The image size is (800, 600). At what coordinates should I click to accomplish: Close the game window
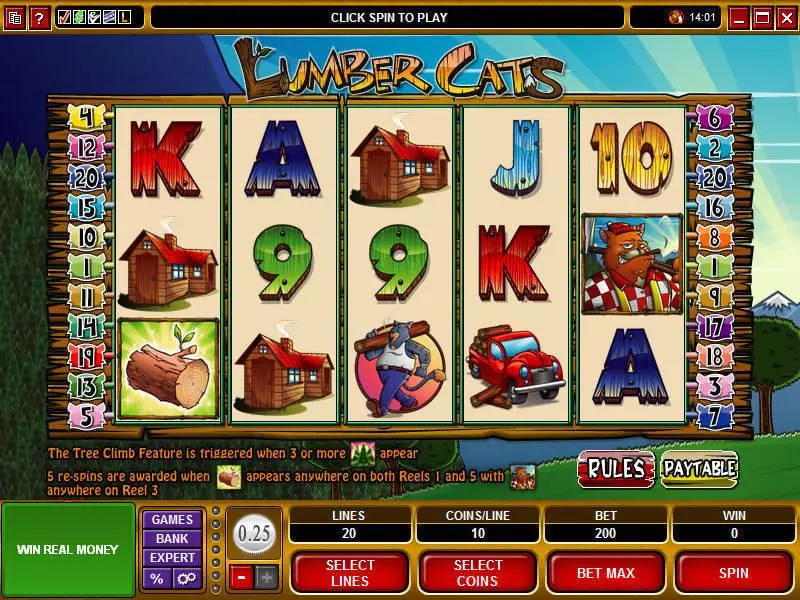[786, 17]
